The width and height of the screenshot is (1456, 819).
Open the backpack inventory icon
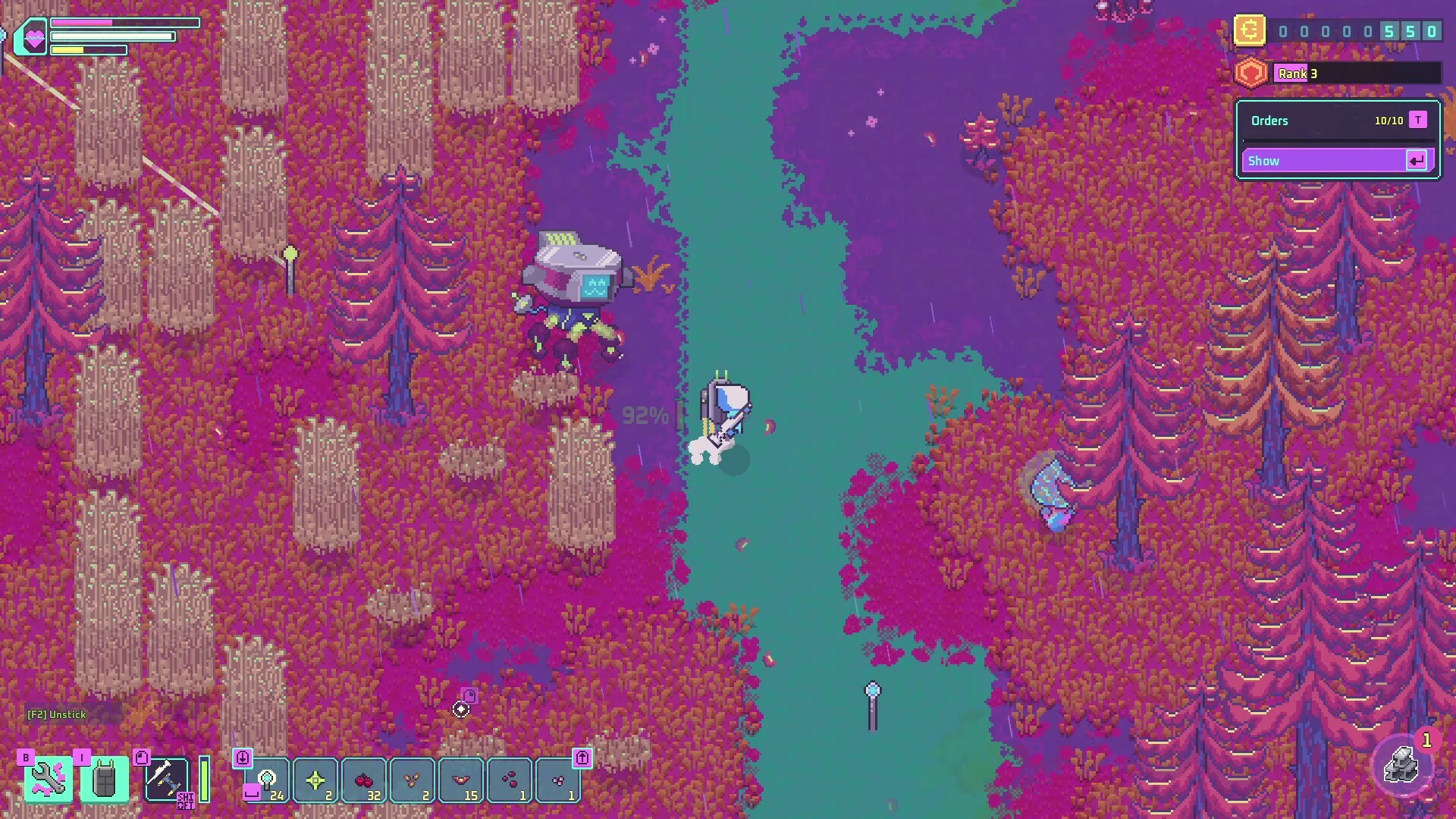pos(104,780)
